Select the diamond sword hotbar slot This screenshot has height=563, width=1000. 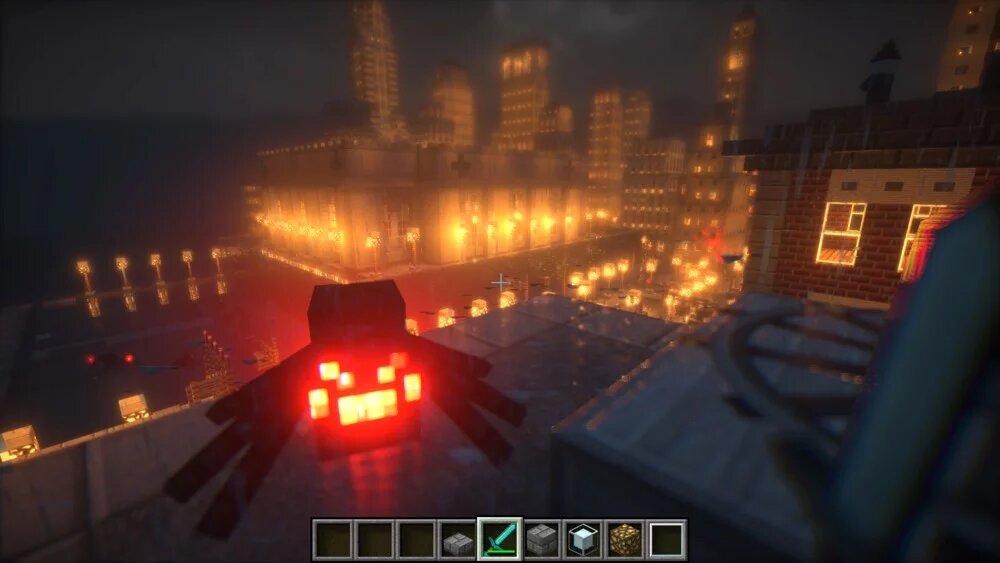[x=499, y=540]
